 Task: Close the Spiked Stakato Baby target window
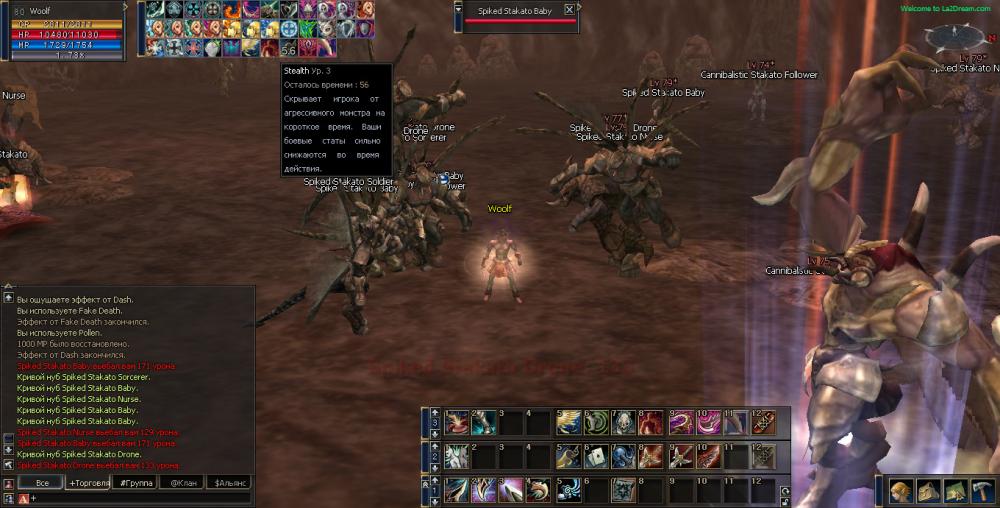569,10
